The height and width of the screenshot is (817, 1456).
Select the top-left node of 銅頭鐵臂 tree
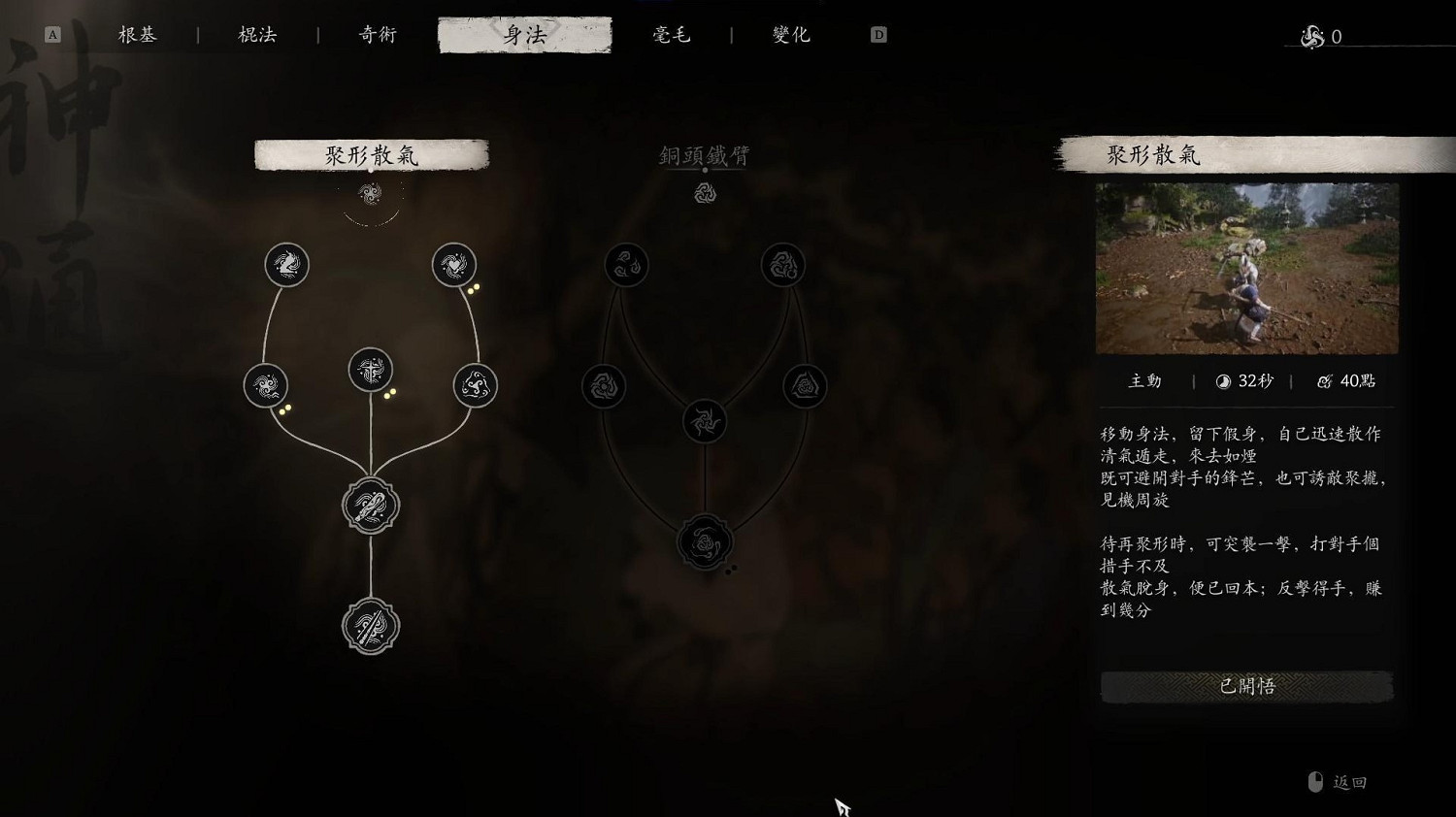(x=627, y=264)
